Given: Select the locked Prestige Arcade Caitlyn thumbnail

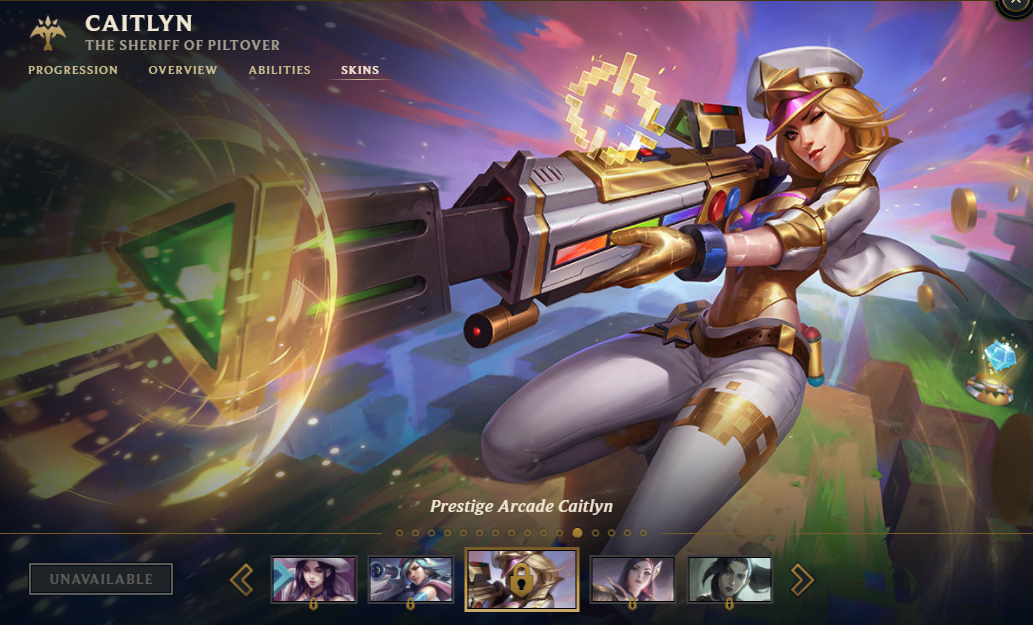Looking at the screenshot, I should [521, 579].
